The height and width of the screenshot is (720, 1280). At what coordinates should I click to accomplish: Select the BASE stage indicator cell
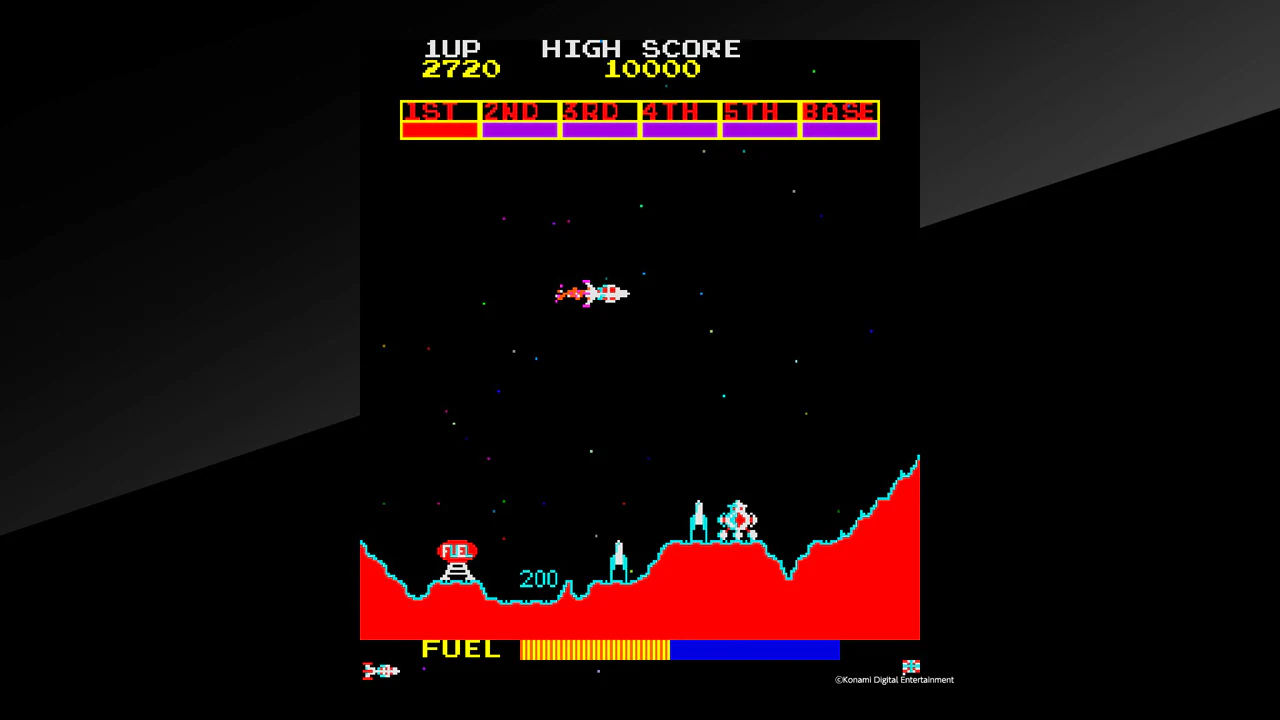(839, 120)
